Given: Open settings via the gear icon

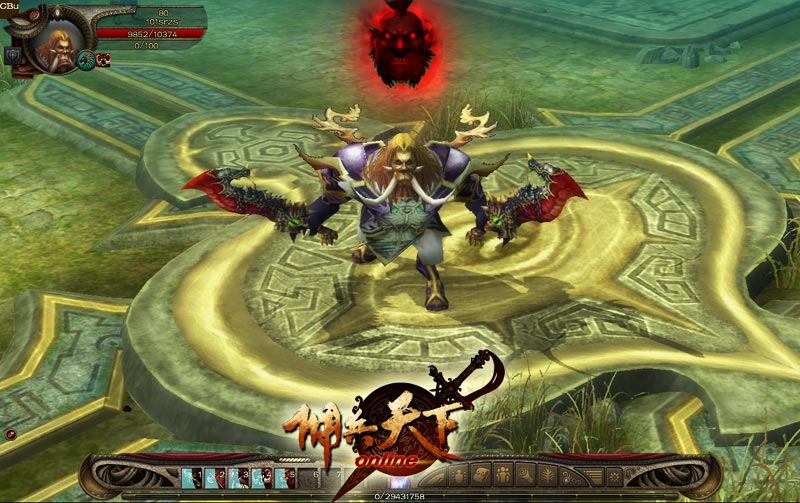Looking at the screenshot, I should (613, 475).
